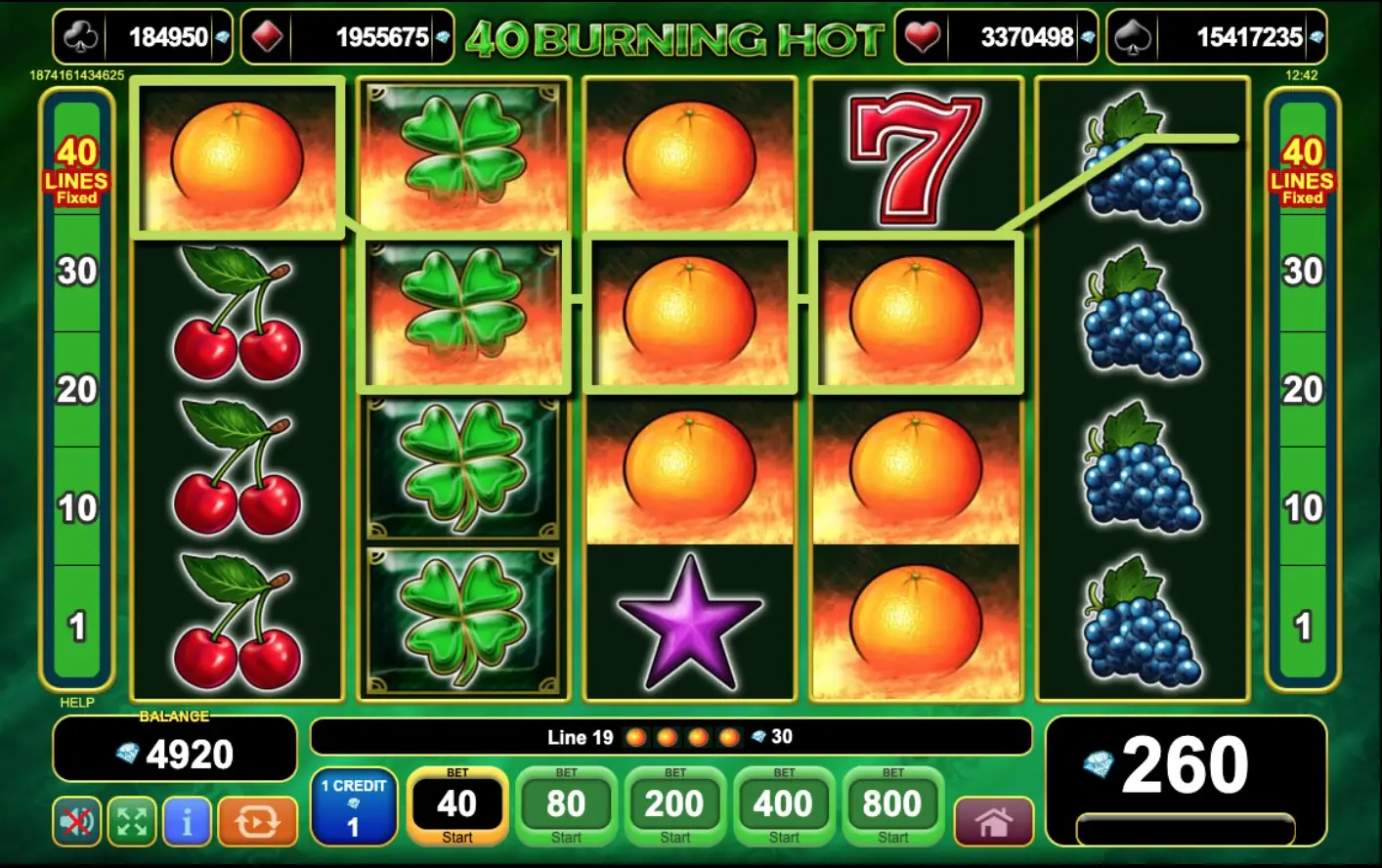
Task: Select the 400 bet Start button
Action: (x=783, y=806)
